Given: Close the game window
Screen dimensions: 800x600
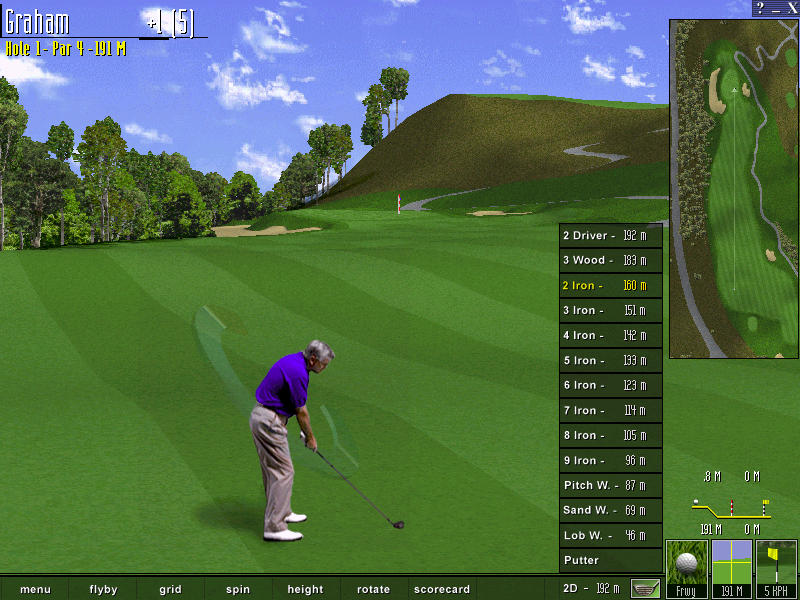Looking at the screenshot, I should click(x=791, y=8).
